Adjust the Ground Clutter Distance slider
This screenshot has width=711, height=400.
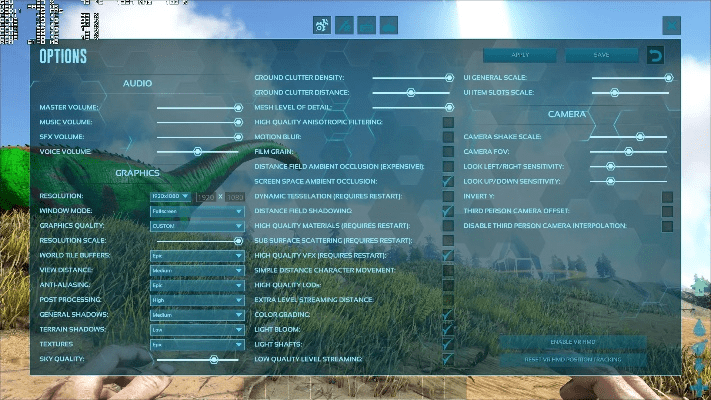click(x=410, y=92)
